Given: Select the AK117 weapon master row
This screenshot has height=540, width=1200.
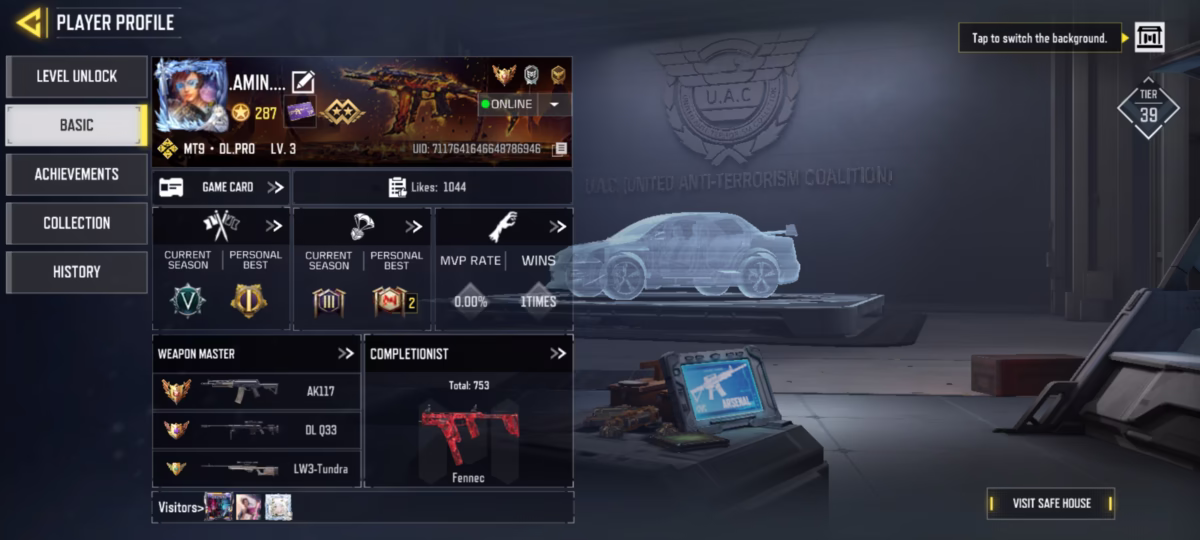Looking at the screenshot, I should click(256, 391).
